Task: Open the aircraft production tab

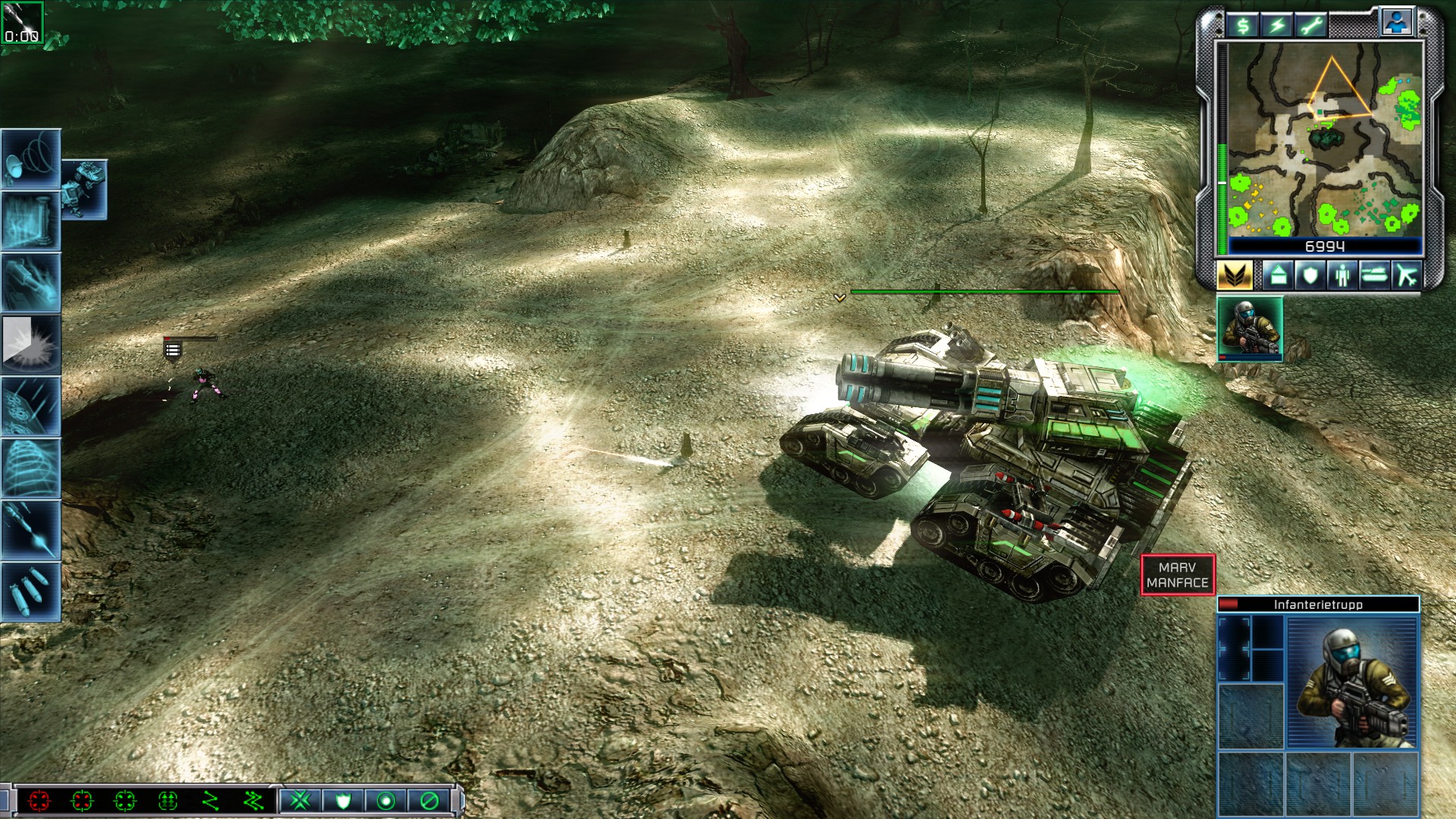Action: 1405,277
